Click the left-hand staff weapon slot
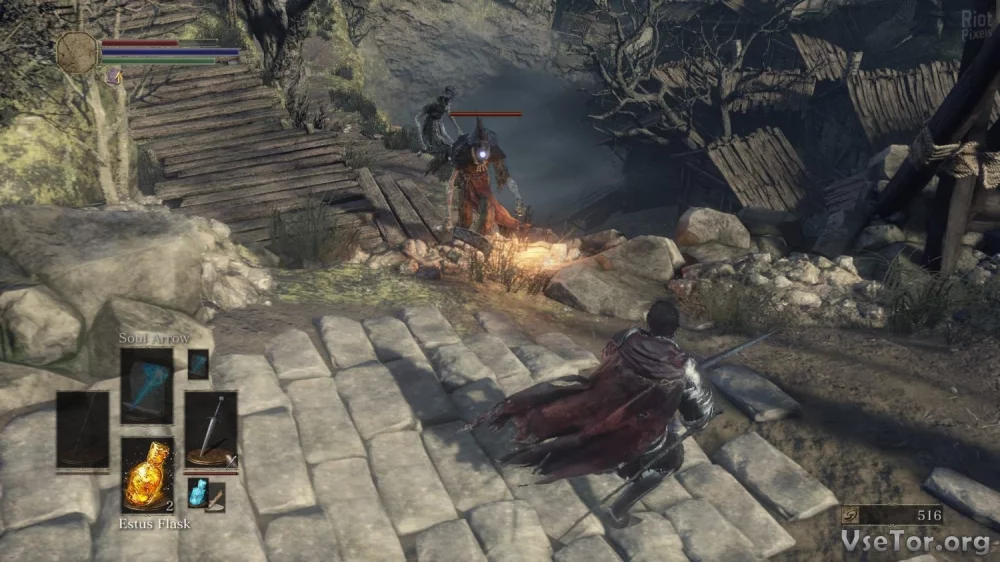 pyautogui.click(x=82, y=430)
